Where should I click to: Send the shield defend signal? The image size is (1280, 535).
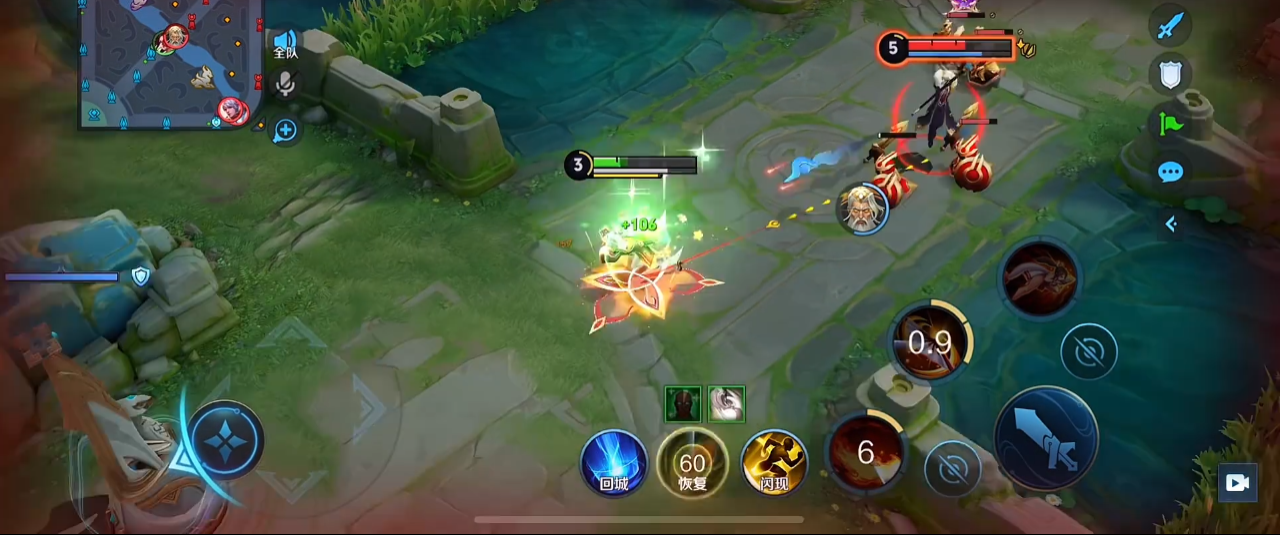(1170, 73)
